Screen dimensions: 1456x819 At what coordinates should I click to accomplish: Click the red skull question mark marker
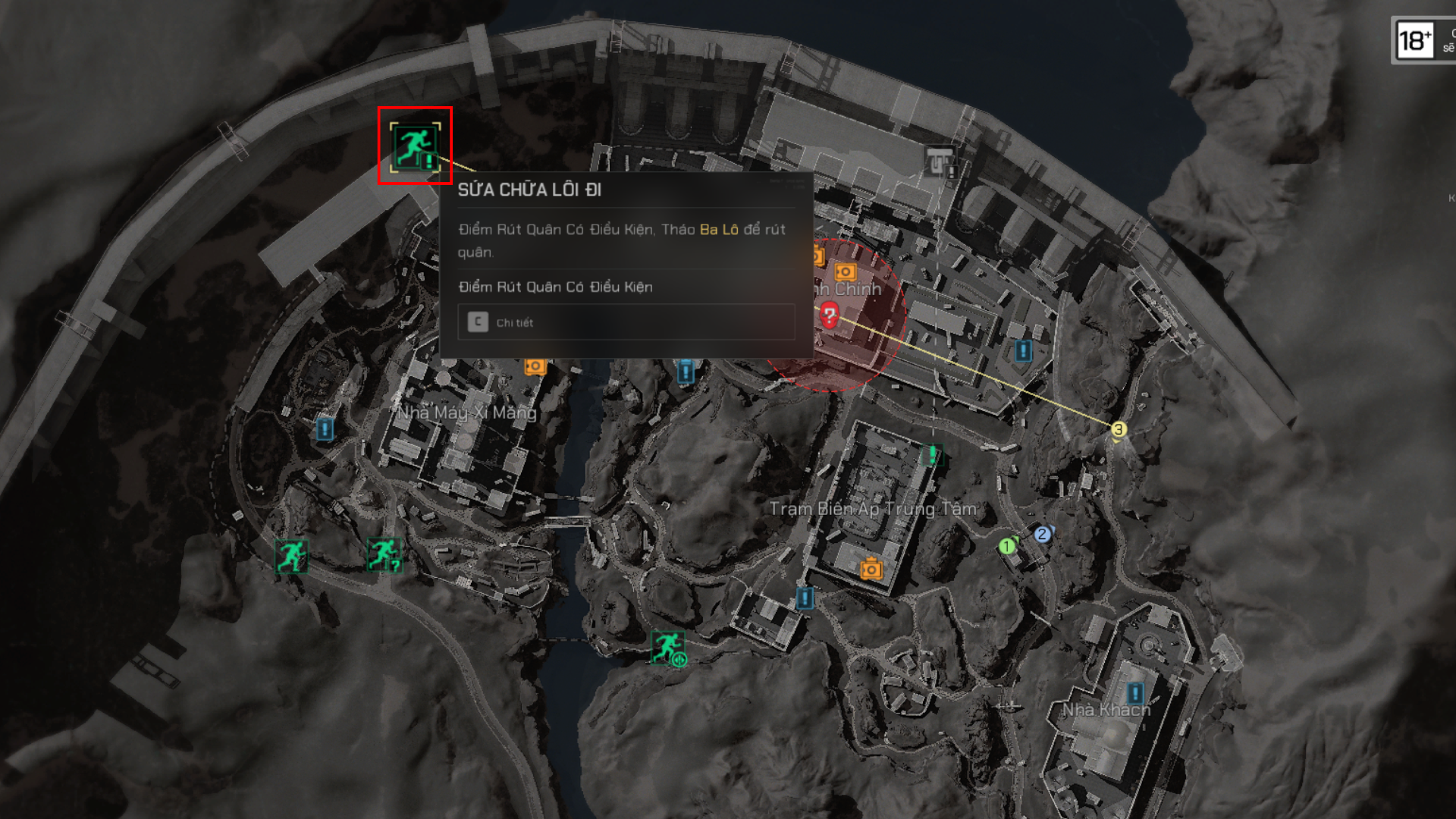(x=829, y=314)
